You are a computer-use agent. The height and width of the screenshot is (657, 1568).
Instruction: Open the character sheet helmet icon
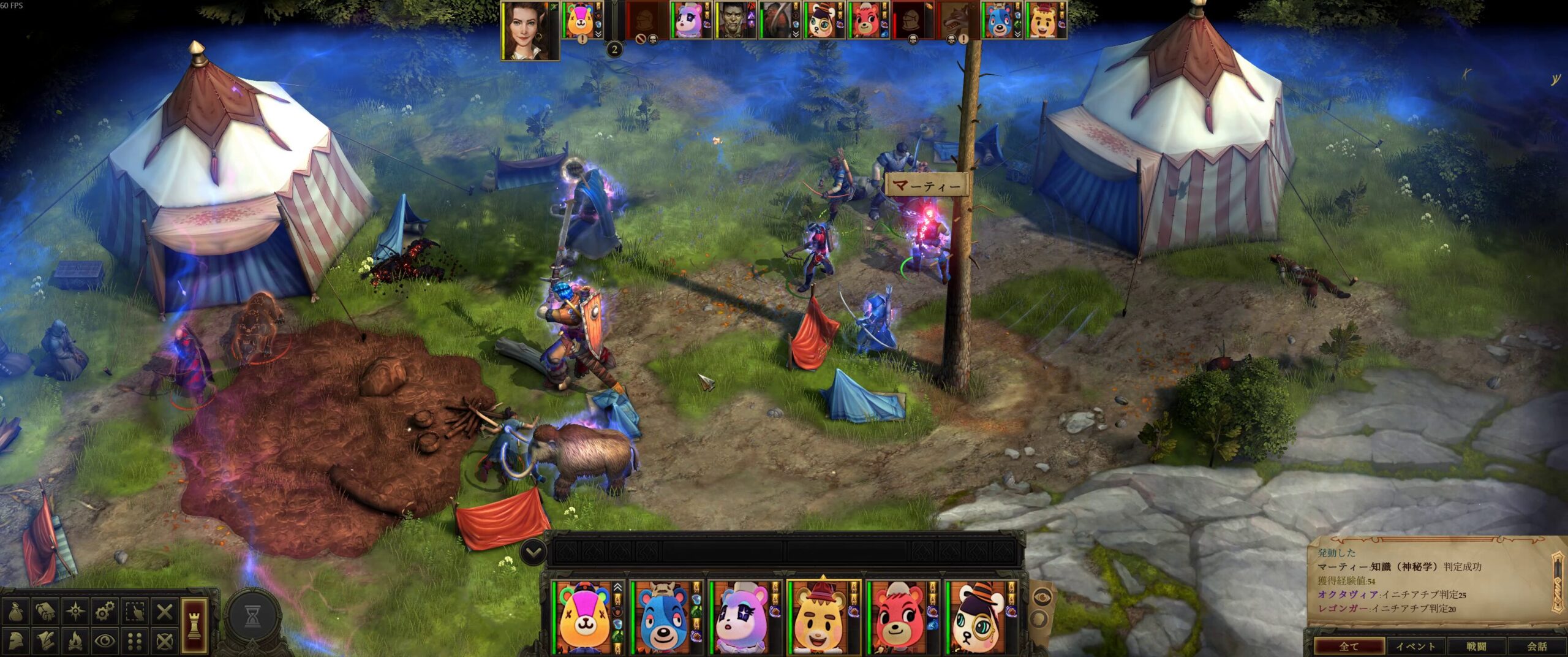[x=15, y=641]
